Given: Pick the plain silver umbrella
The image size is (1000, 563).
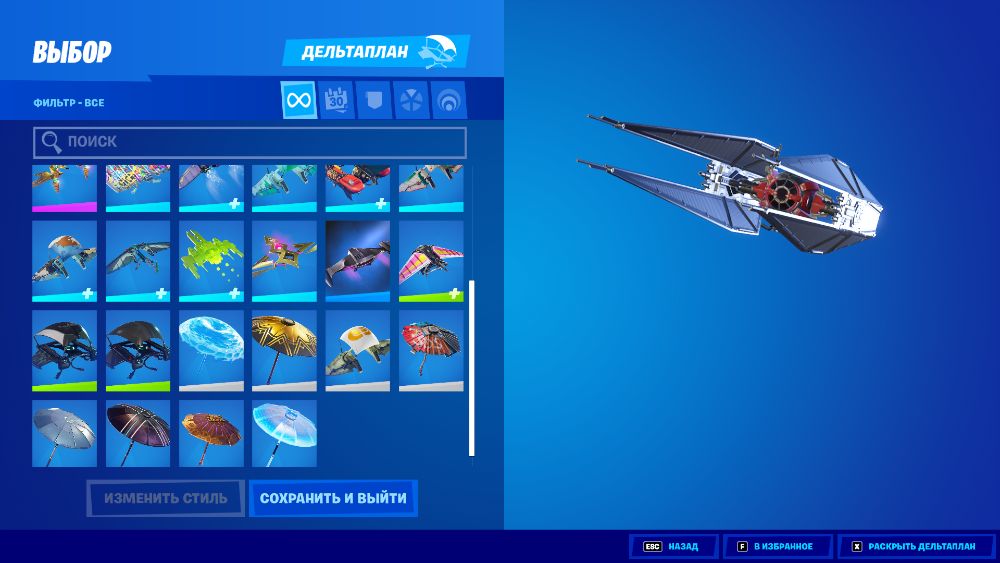Looking at the screenshot, I should pos(64,433).
